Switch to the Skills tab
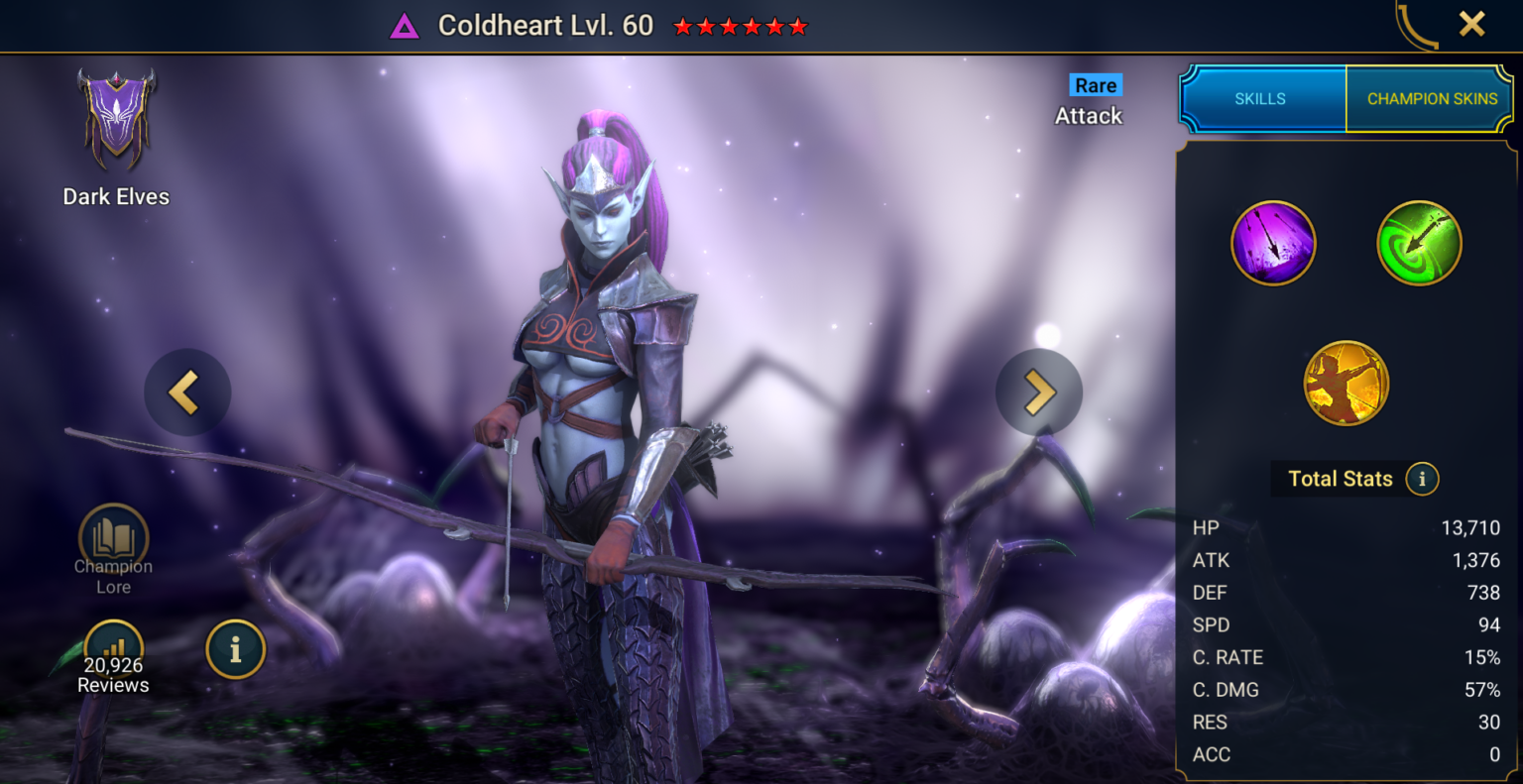Image resolution: width=1523 pixels, height=784 pixels. [1261, 98]
